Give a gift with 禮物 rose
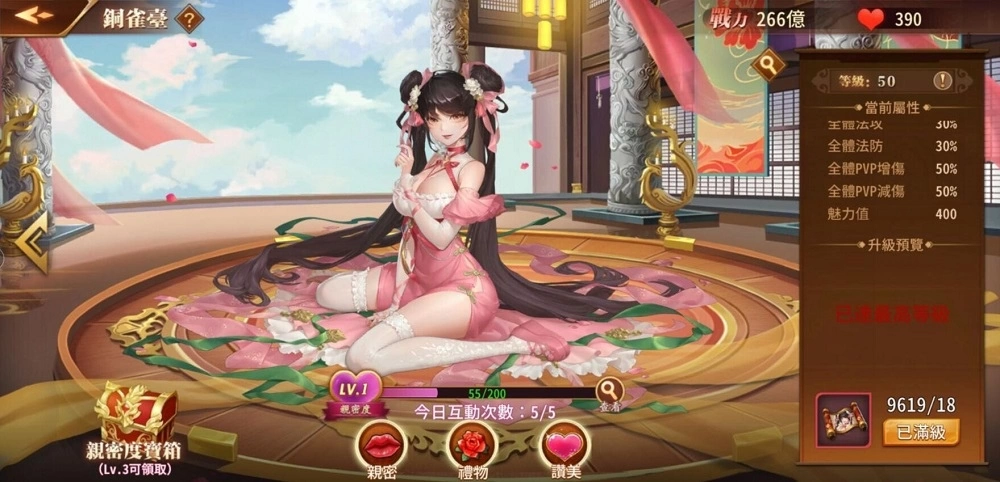 pos(472,445)
